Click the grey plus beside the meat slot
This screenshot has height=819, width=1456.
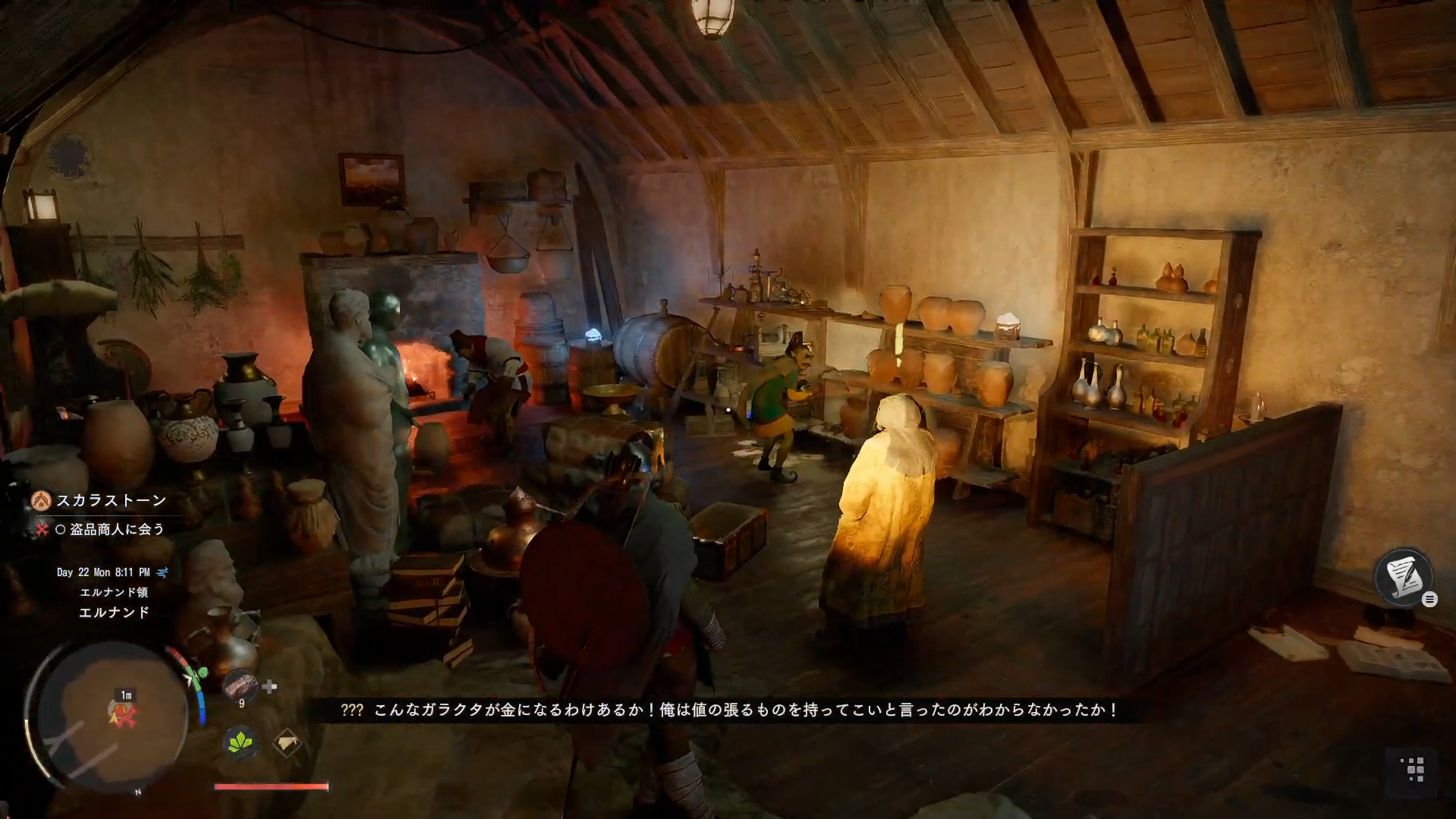[x=269, y=686]
